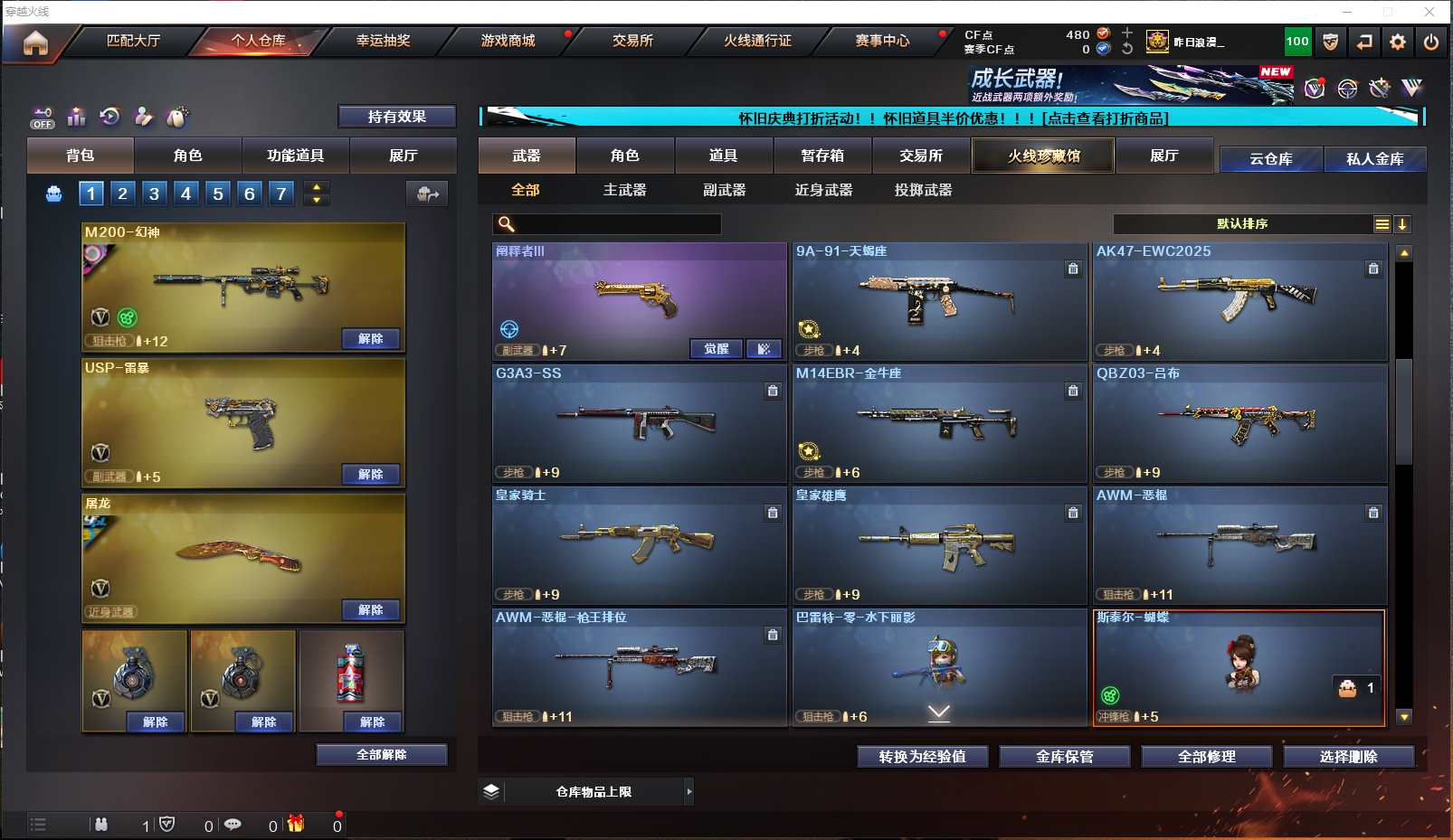Open the 匹配大厅 lobby tab
The image size is (1453, 840).
133,41
